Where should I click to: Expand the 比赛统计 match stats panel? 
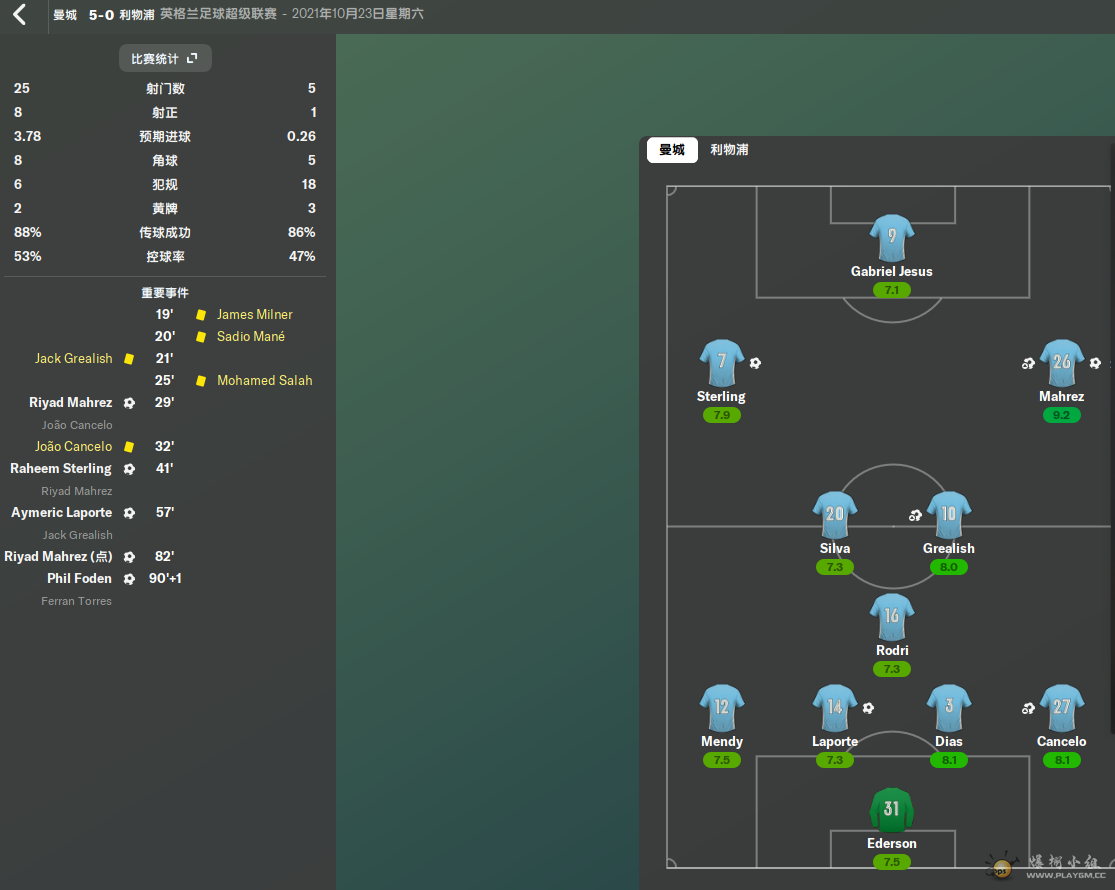coord(165,59)
